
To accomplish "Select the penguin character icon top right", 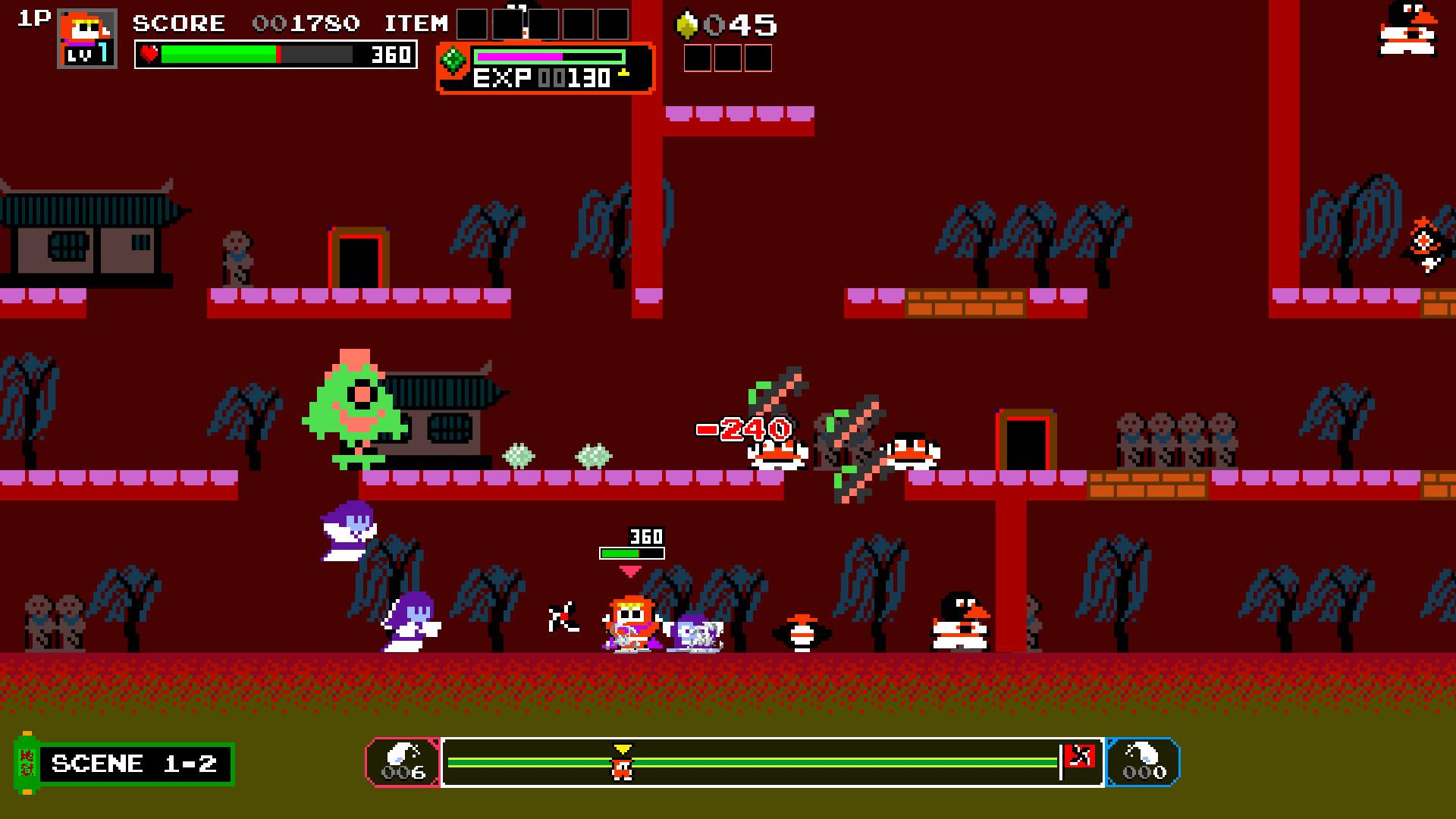I will point(1407,29).
